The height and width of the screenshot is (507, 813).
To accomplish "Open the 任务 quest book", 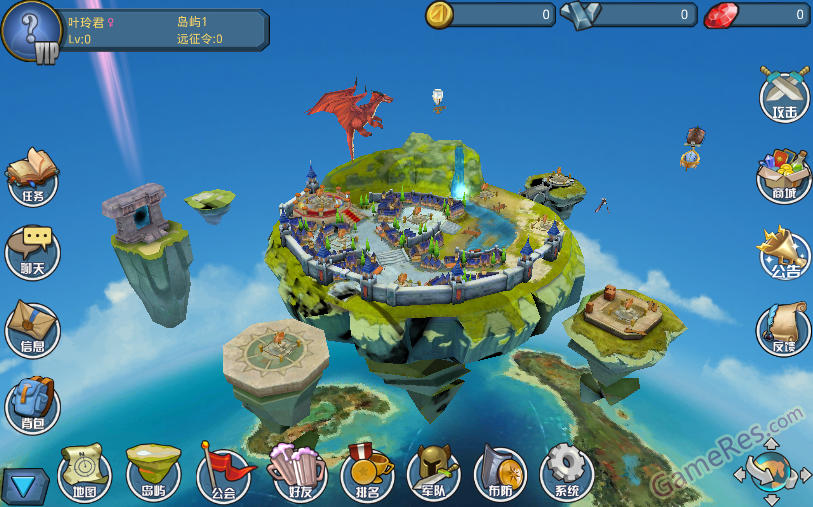I will point(32,177).
